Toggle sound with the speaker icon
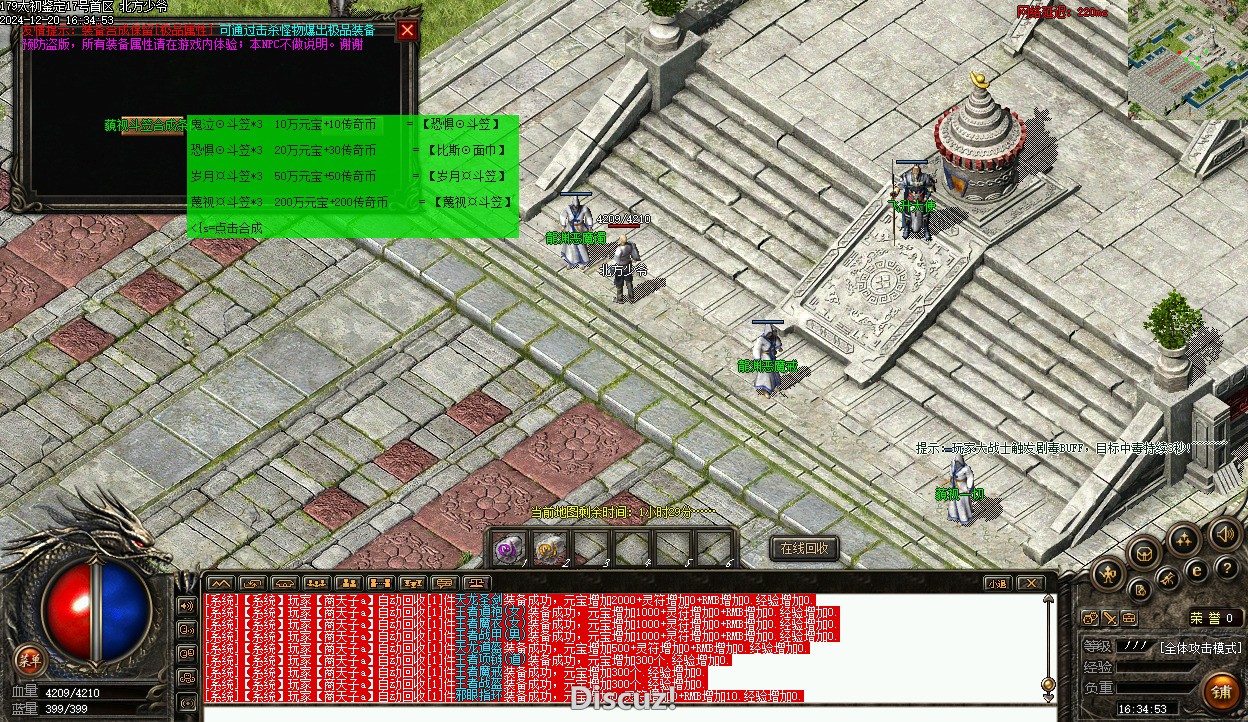1248x722 pixels. pos(1225,533)
